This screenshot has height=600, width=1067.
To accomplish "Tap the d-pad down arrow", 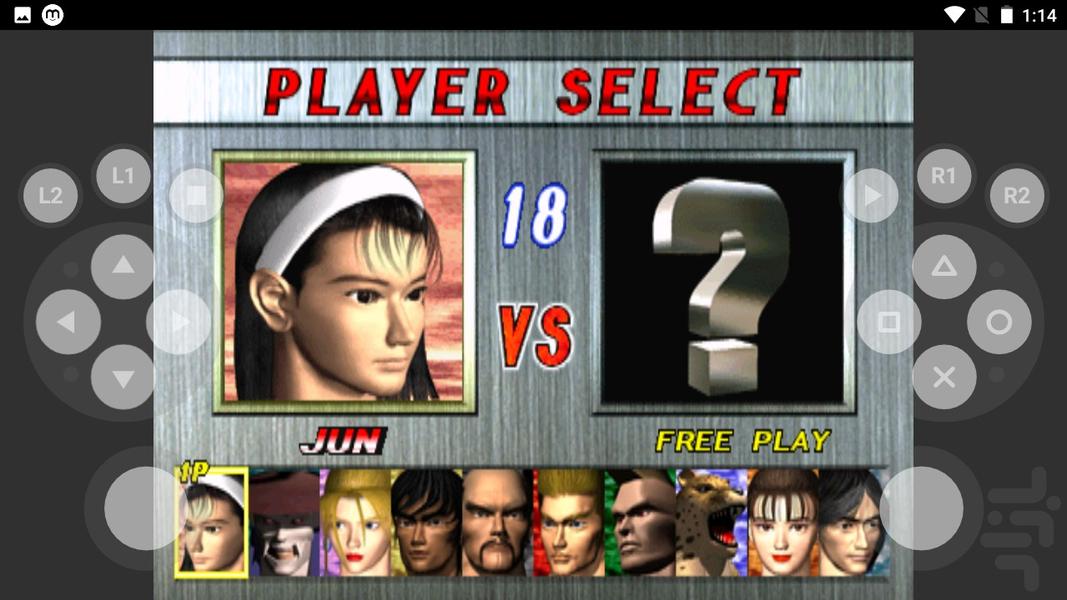I will pos(123,377).
